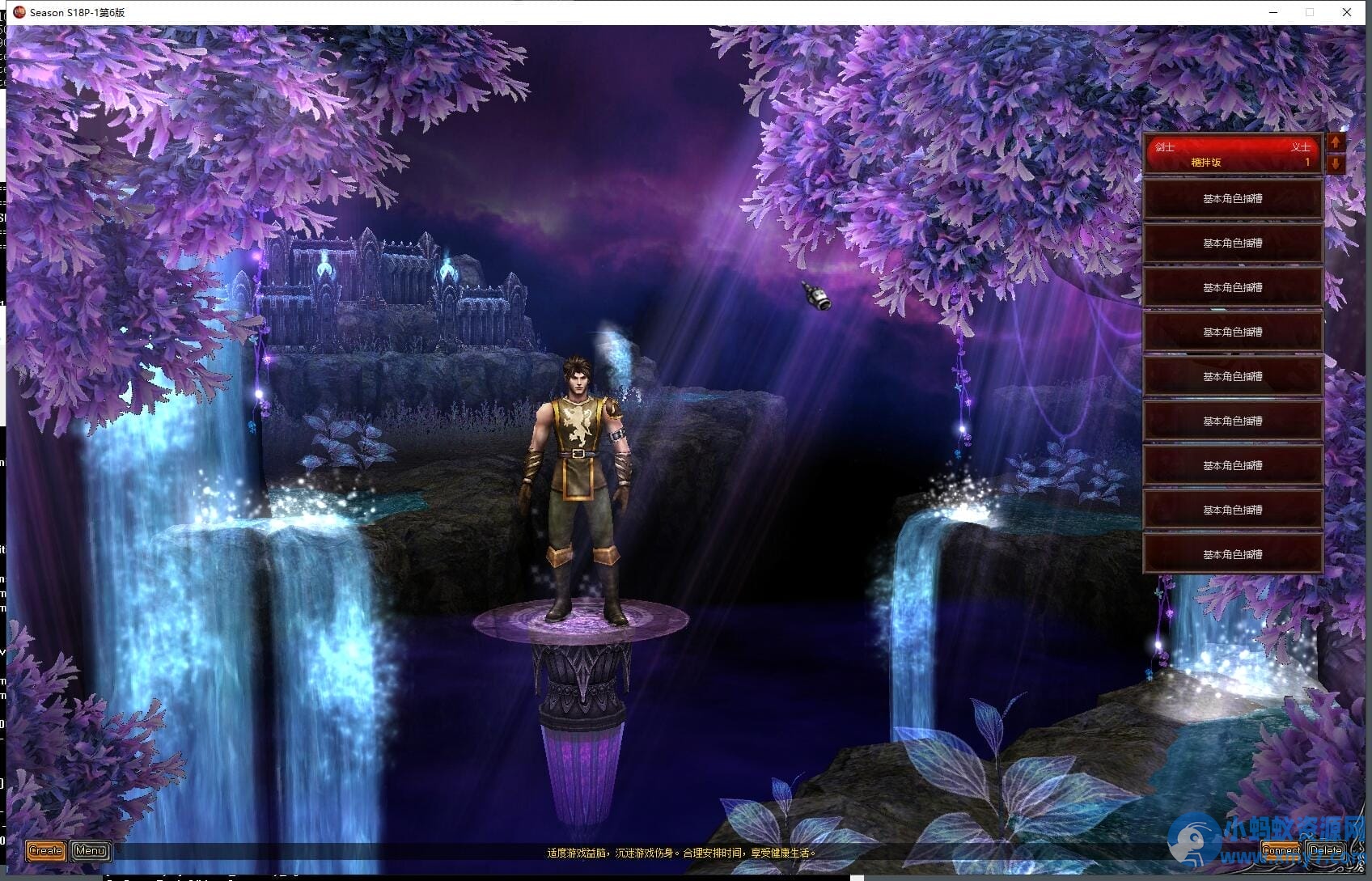Select the 糖拌饭 swordsman character slot
Image resolution: width=1372 pixels, height=881 pixels.
(1232, 154)
